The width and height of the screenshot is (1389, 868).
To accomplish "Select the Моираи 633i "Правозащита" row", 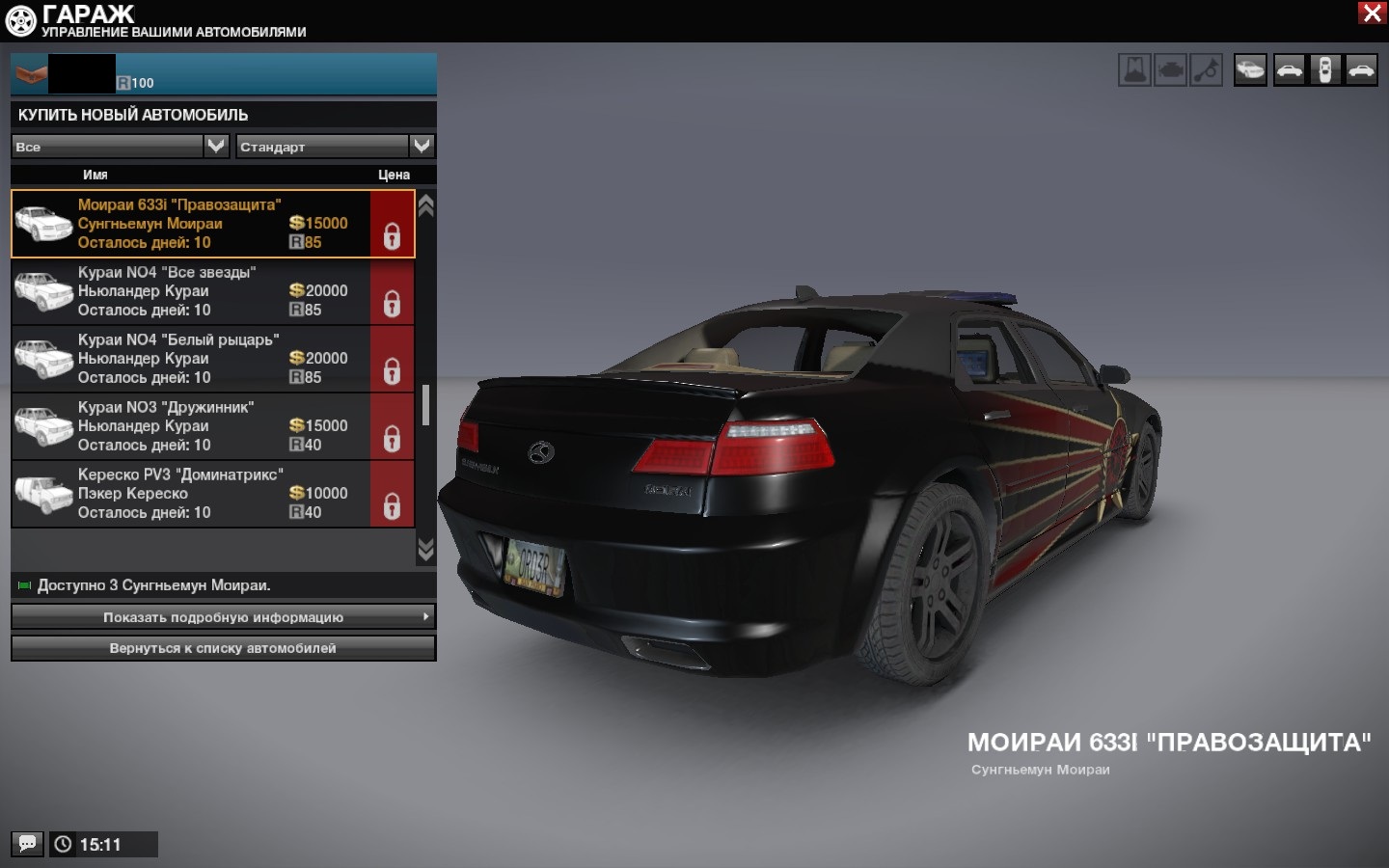I will point(193,224).
